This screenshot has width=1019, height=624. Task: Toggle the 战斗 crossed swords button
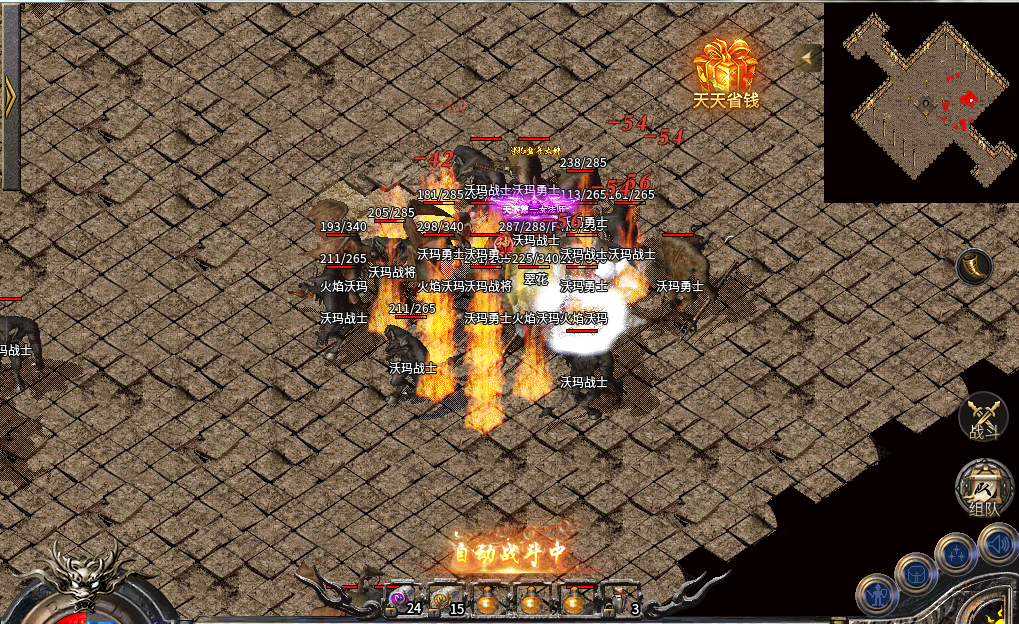[982, 415]
